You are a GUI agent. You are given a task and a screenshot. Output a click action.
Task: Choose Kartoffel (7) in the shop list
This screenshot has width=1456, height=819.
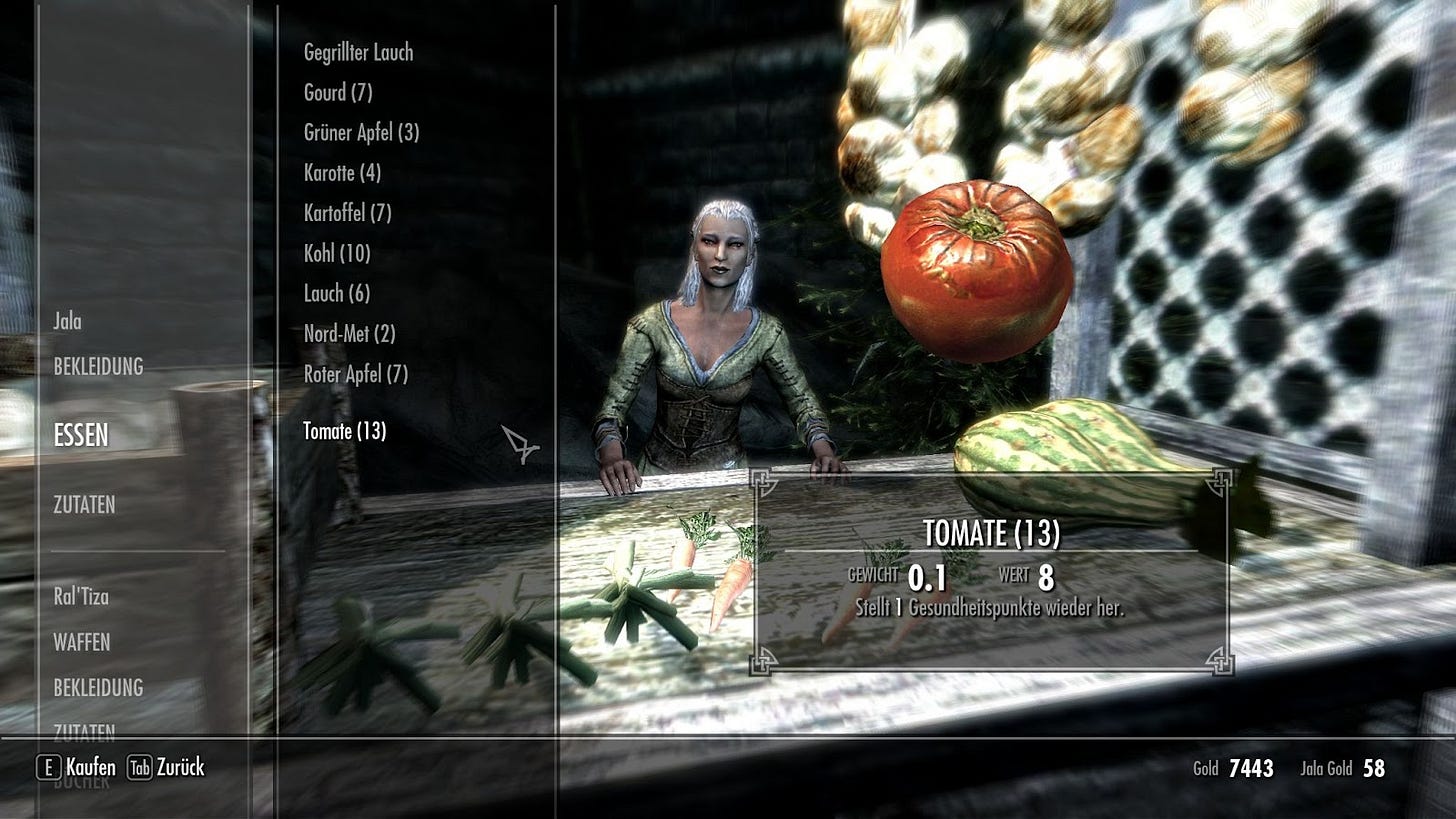(x=347, y=213)
